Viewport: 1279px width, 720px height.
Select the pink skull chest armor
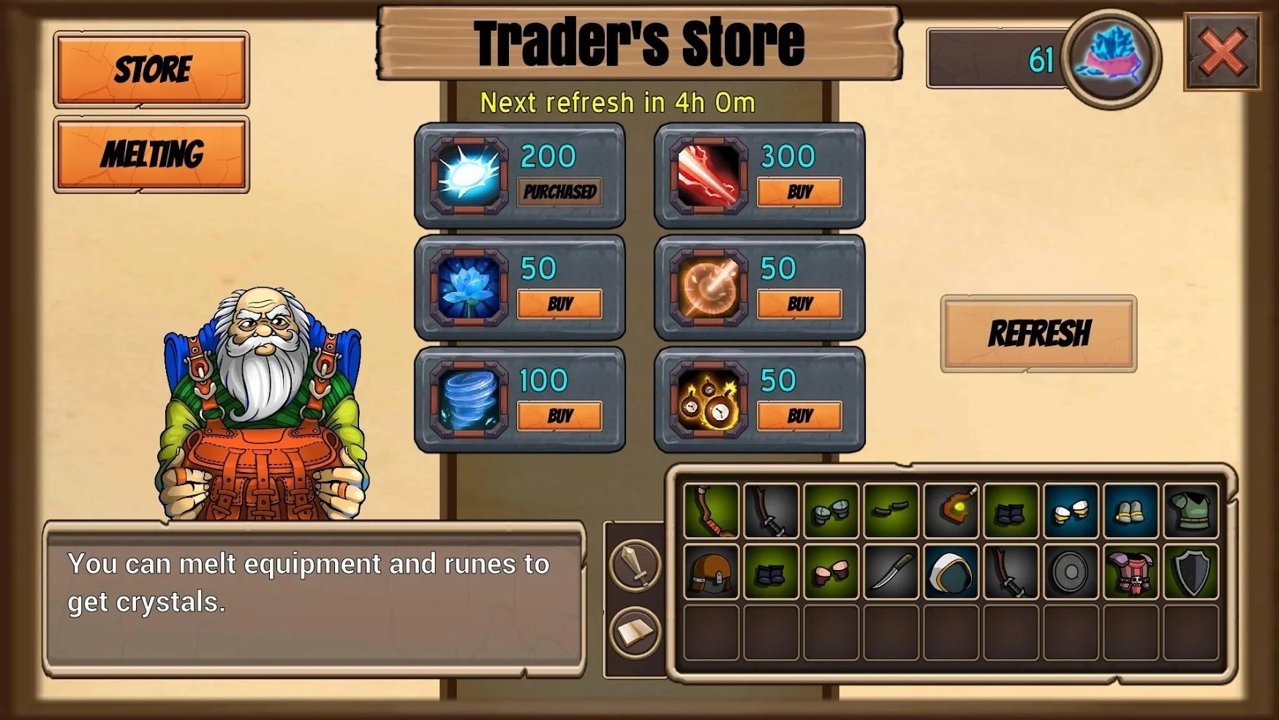click(1131, 571)
